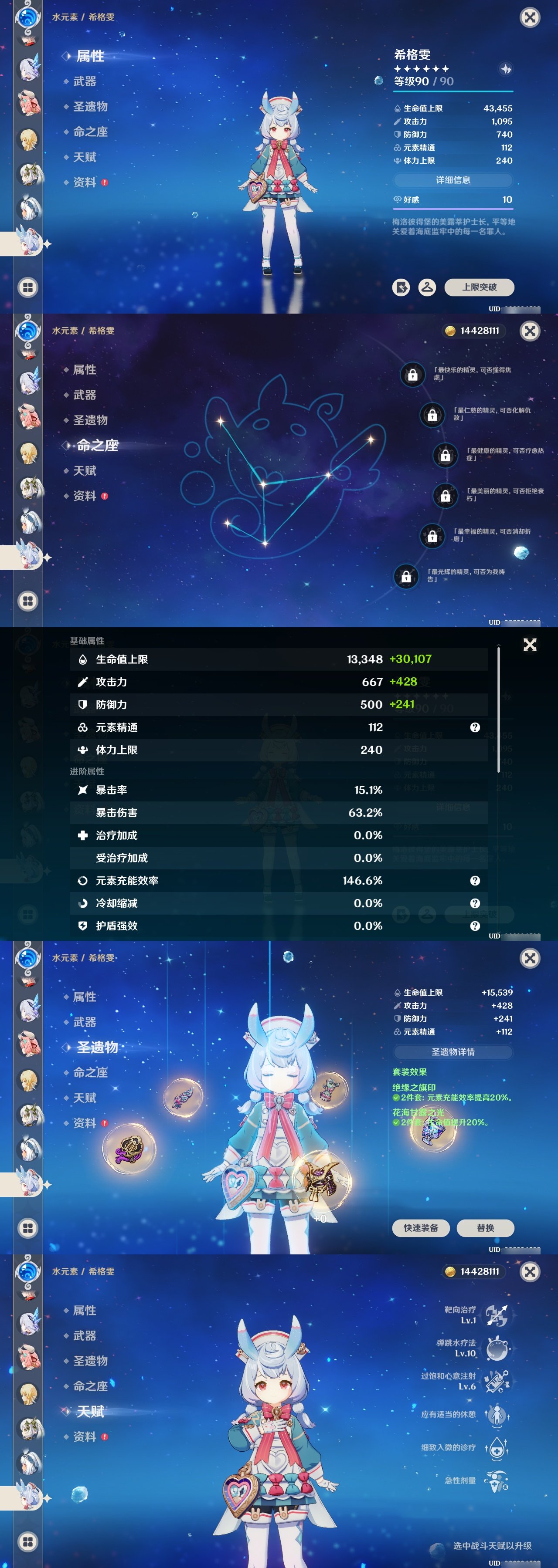
Task: Open the 详细信息 button
Action: click(454, 180)
